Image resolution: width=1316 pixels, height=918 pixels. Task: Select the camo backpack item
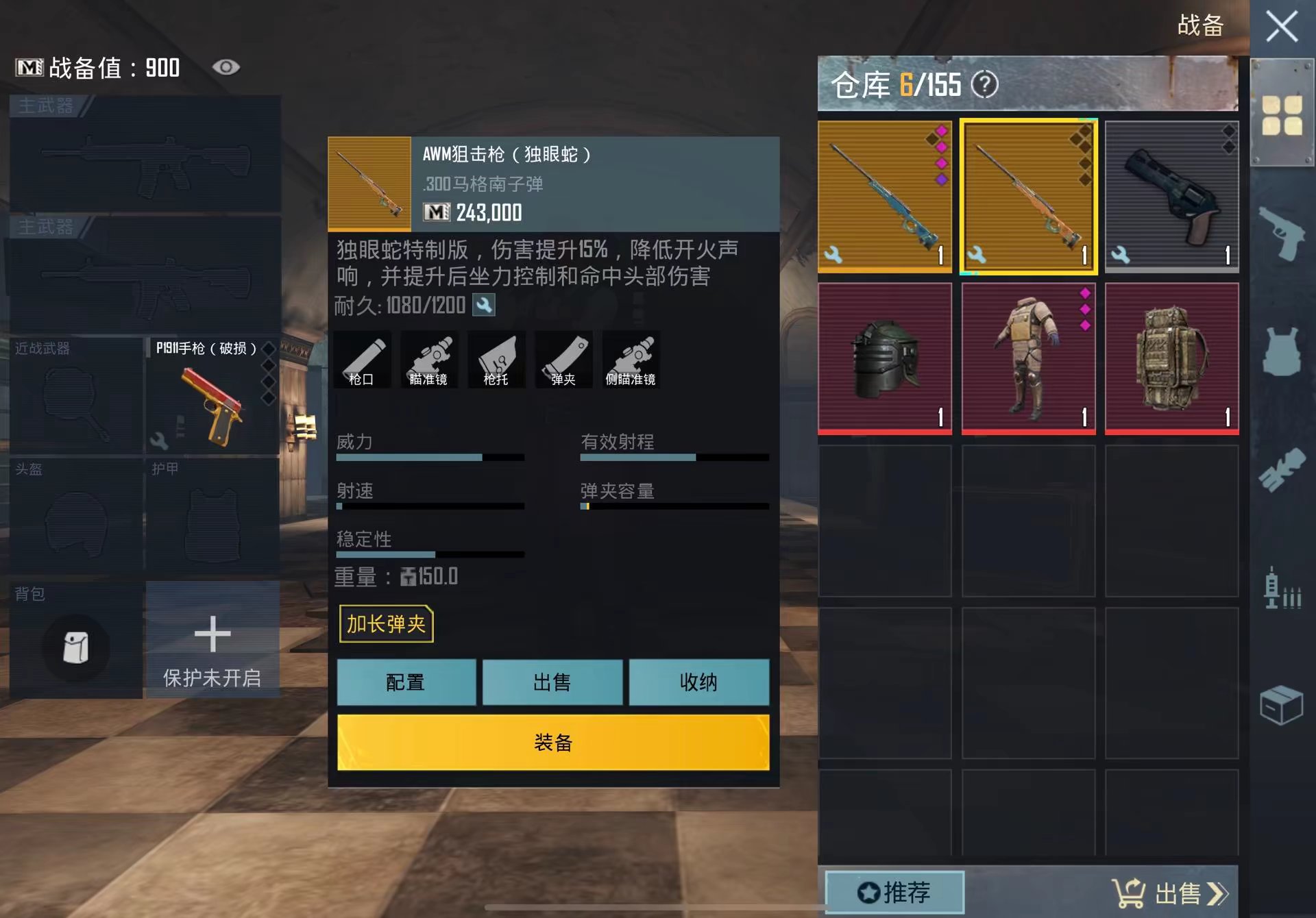1171,358
